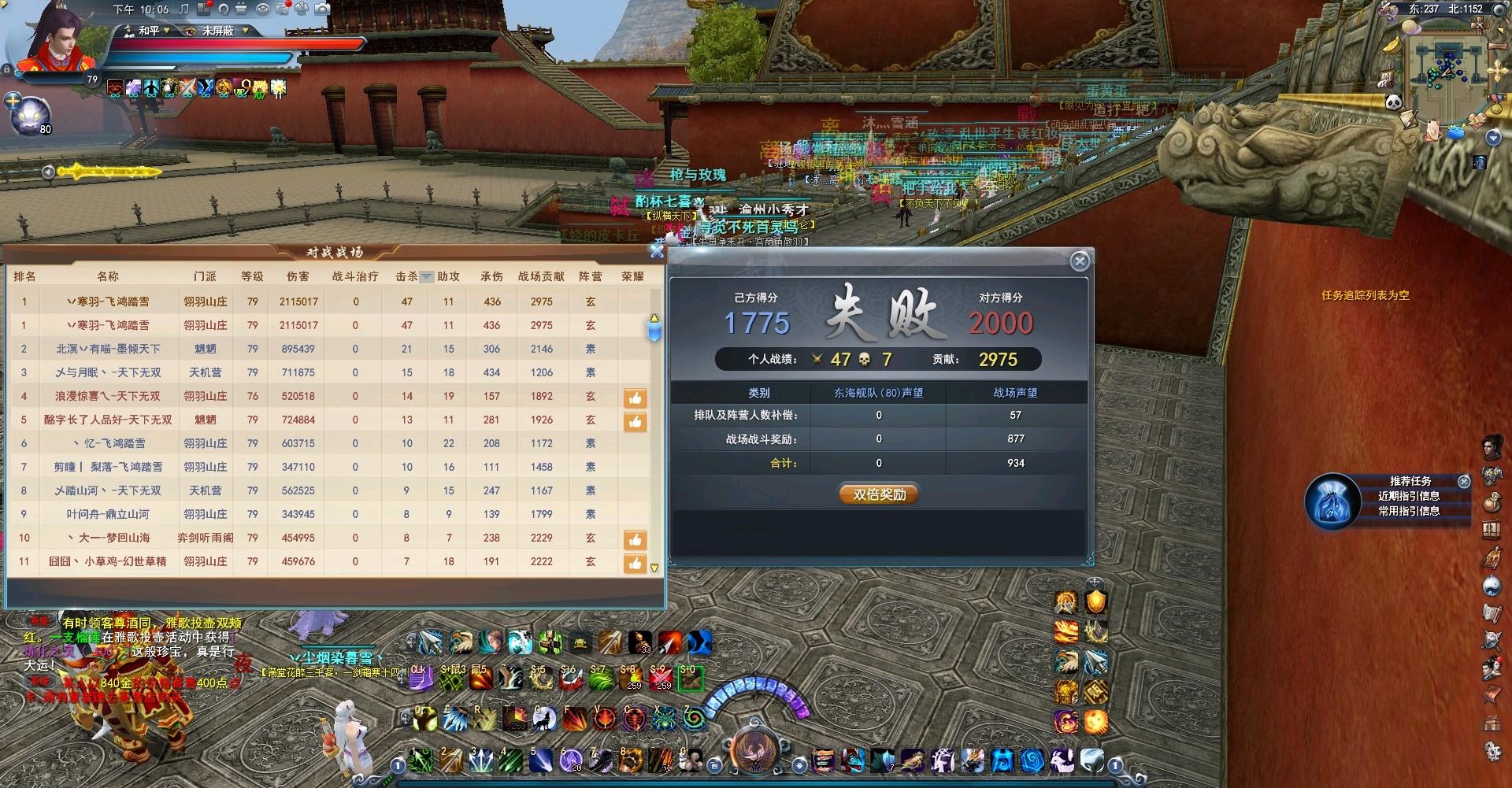Open the minimap in the corner

[1447, 63]
